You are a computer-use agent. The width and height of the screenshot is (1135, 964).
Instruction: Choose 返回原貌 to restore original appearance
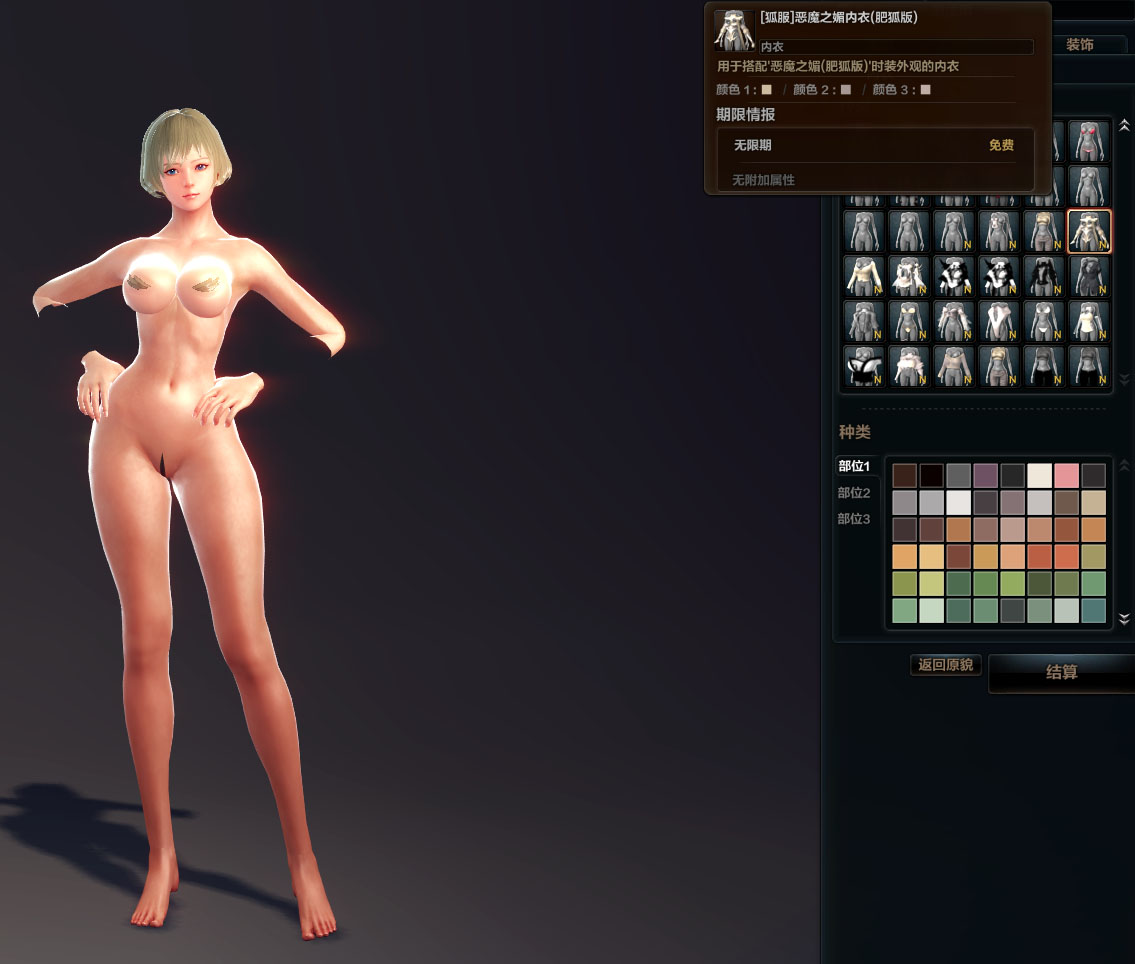(x=946, y=665)
